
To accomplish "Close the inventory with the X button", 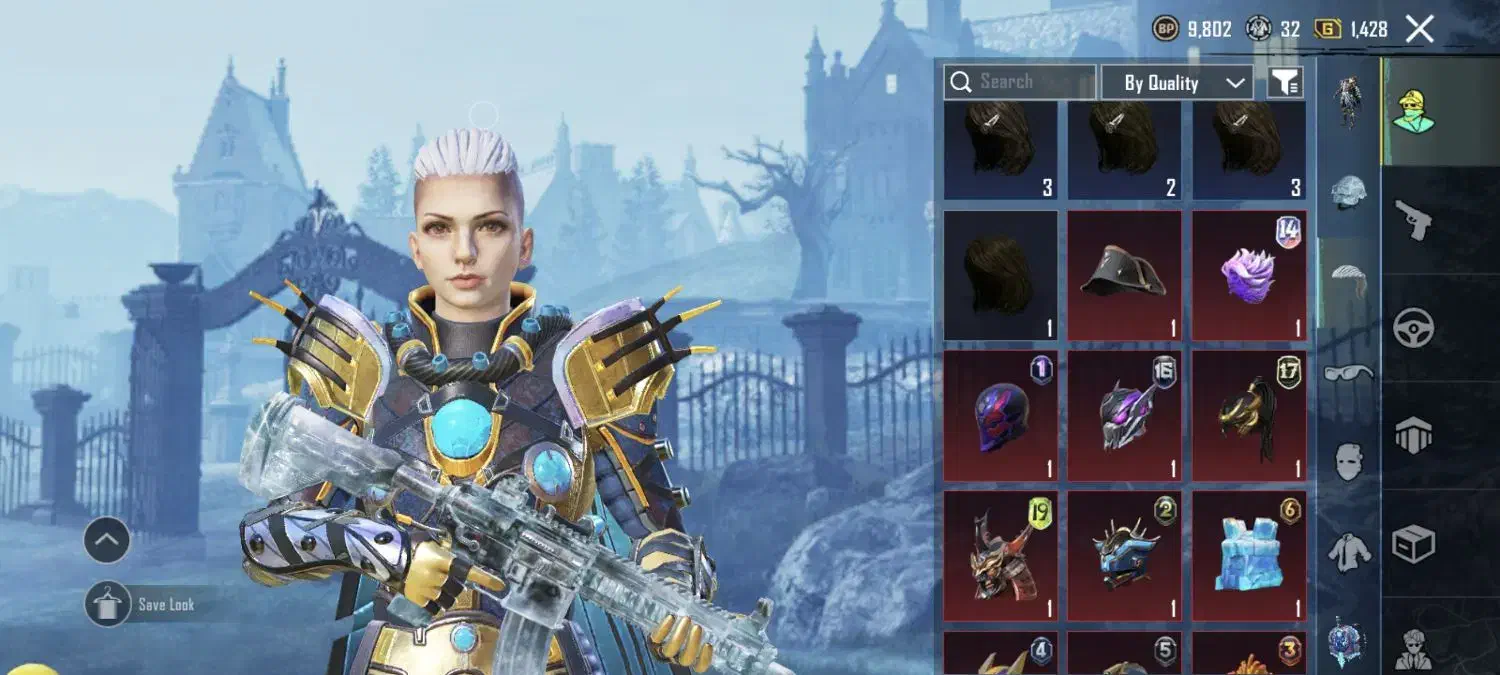I will click(1420, 29).
